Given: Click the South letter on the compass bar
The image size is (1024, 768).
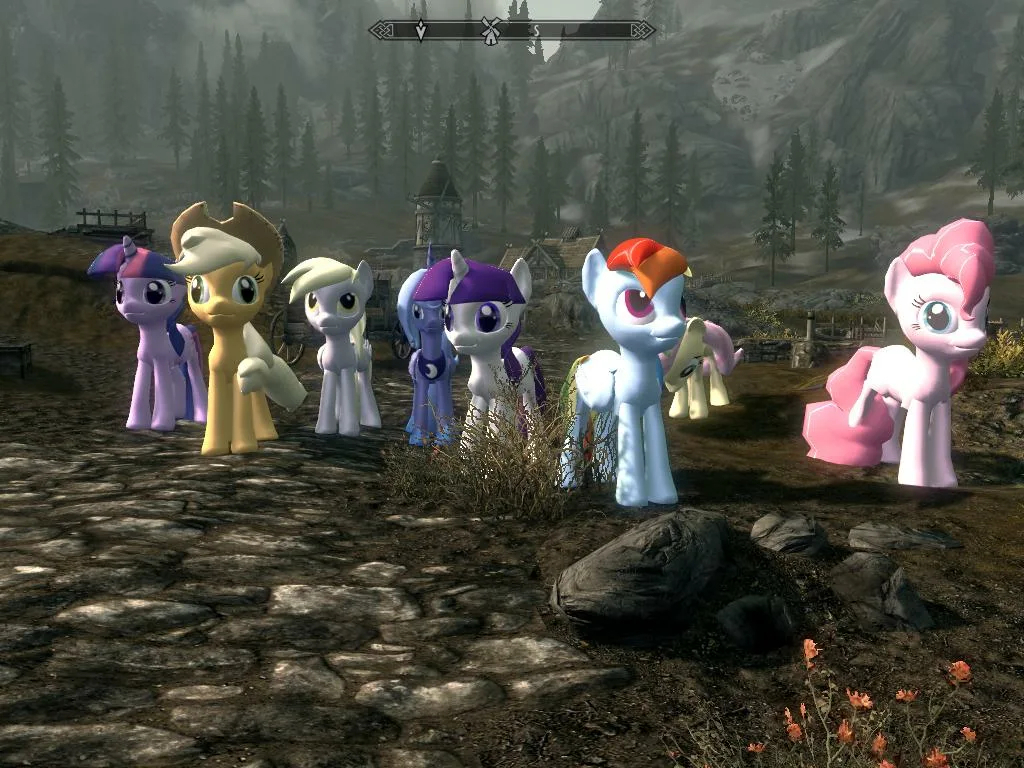Looking at the screenshot, I should (536, 30).
